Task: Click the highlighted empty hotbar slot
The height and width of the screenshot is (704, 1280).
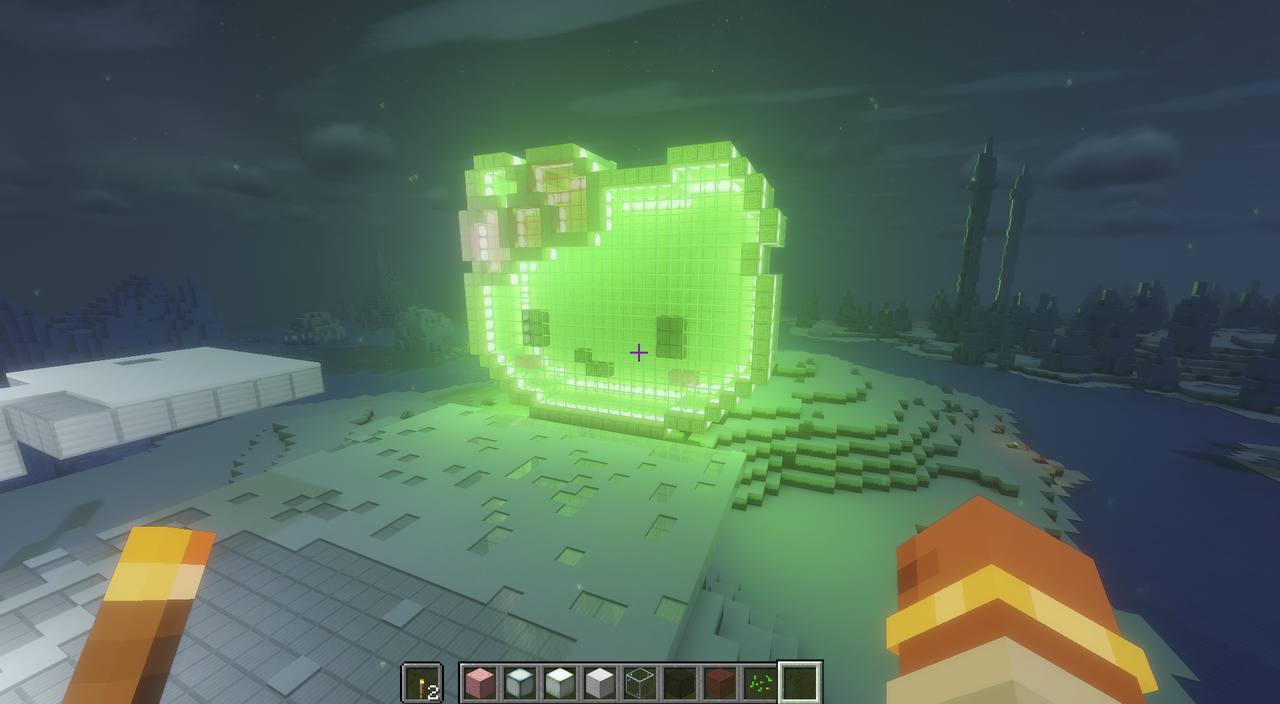Action: (x=800, y=683)
